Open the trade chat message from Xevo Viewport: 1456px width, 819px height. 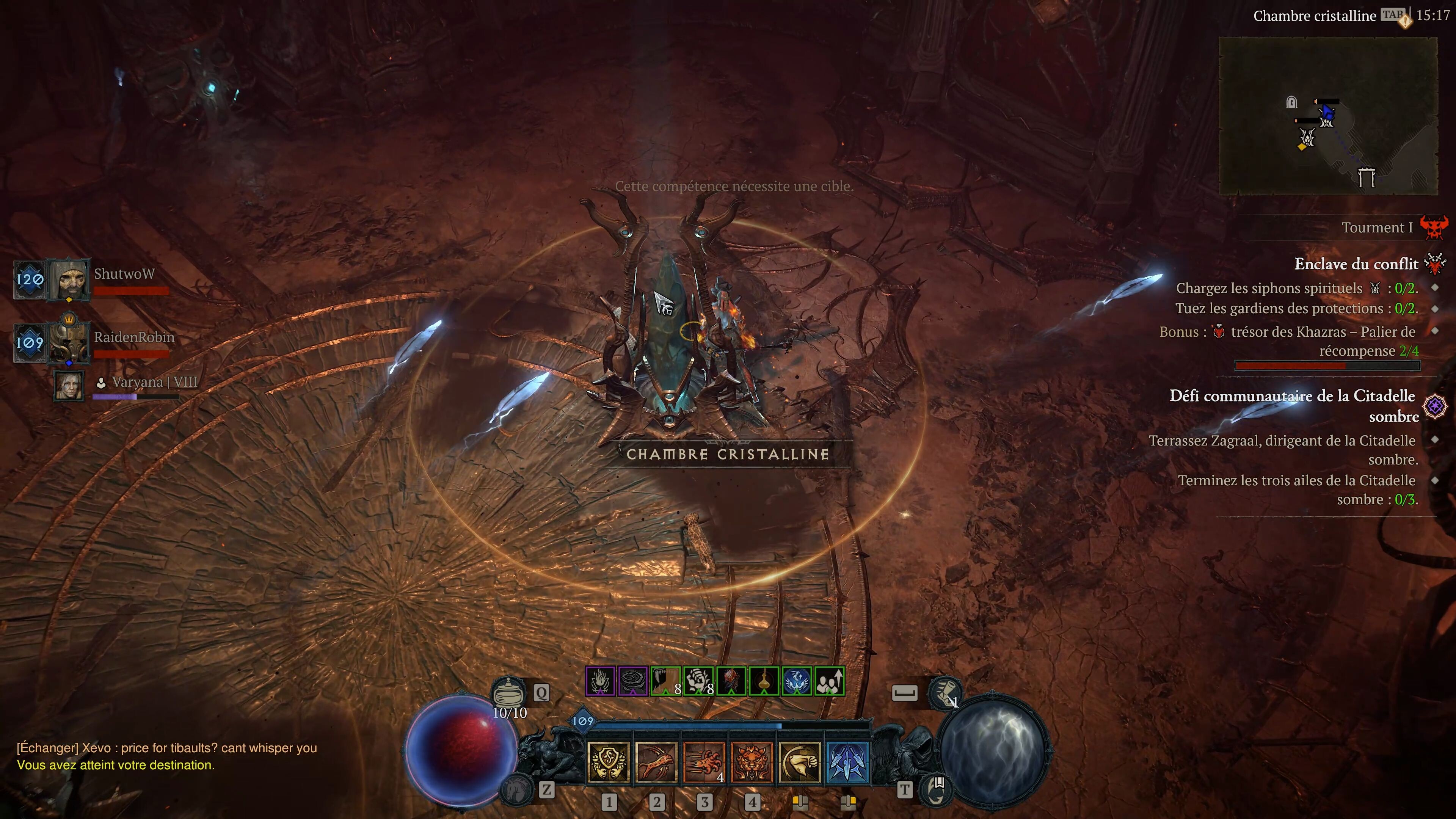click(x=167, y=748)
